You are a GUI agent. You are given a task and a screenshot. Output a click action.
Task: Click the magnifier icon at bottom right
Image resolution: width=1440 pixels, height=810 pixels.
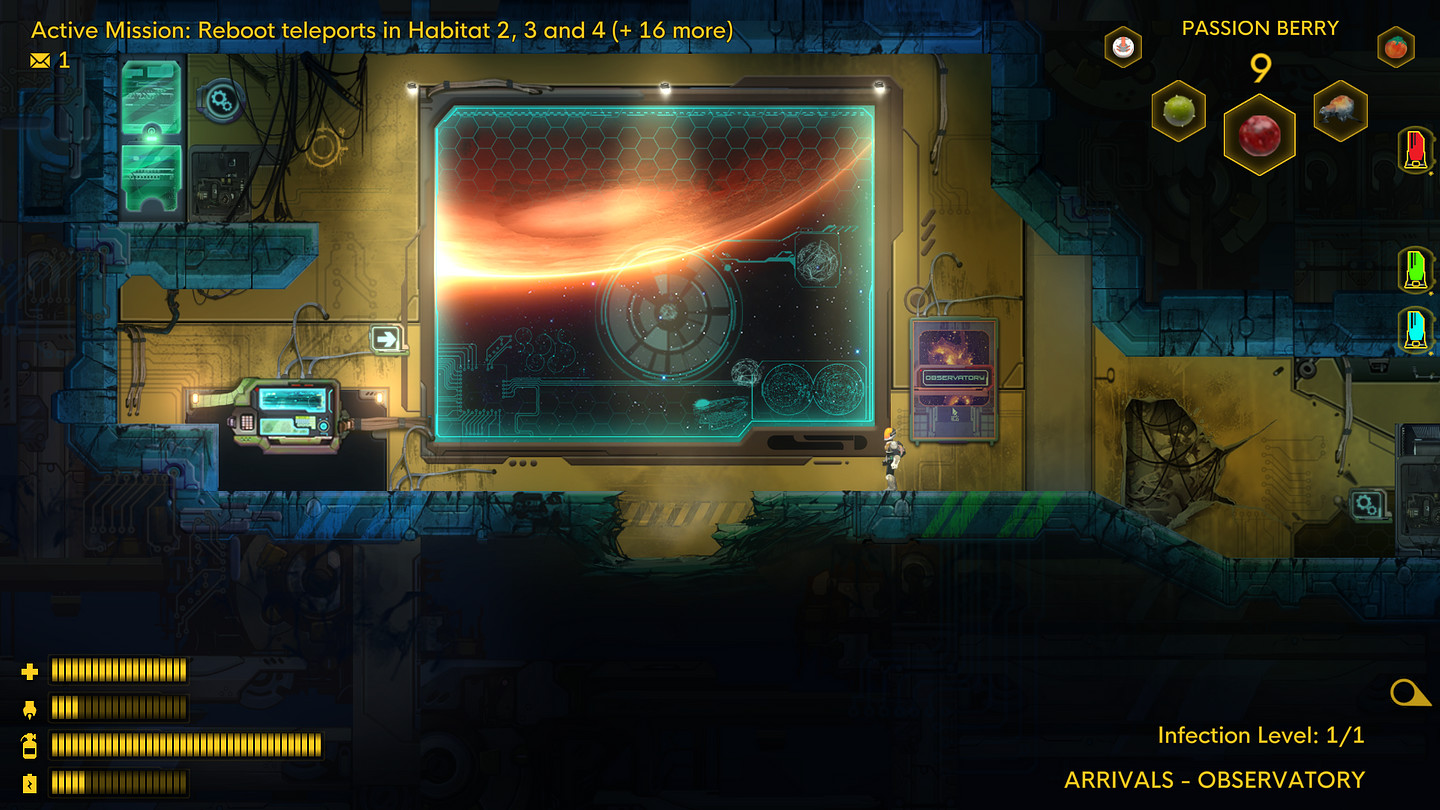tap(1407, 690)
